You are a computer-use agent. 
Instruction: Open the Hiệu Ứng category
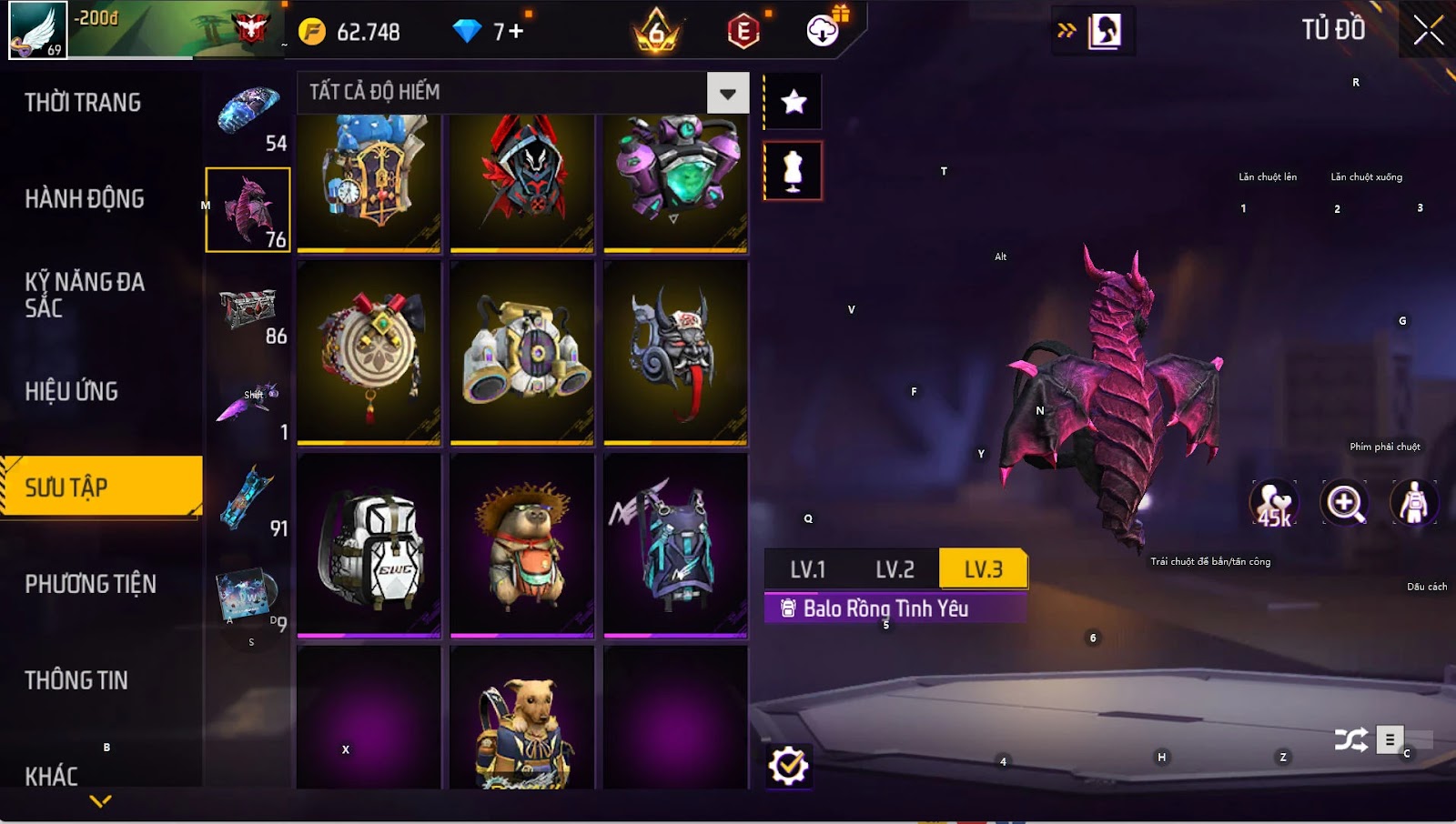[x=72, y=392]
